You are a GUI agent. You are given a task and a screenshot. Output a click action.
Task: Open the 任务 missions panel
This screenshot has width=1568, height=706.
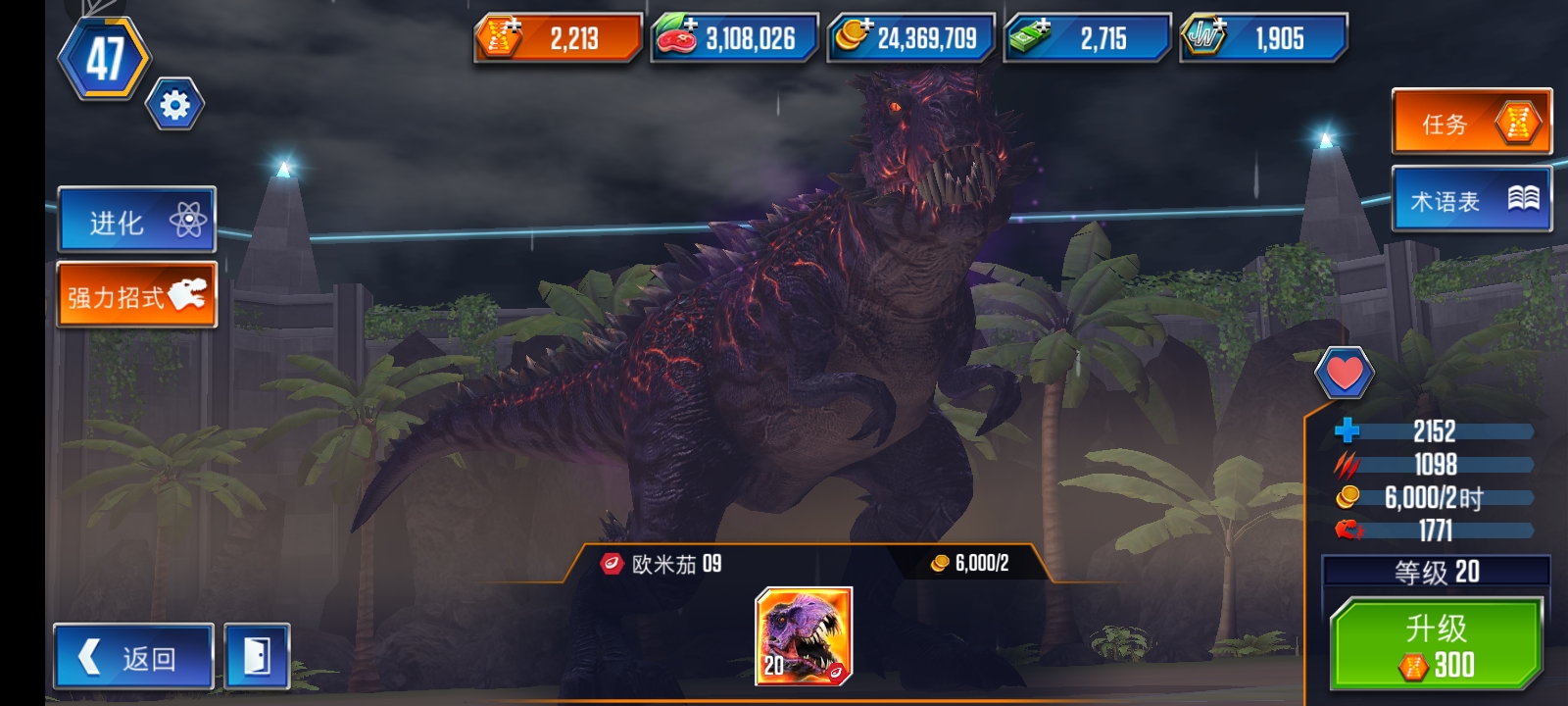point(1470,124)
